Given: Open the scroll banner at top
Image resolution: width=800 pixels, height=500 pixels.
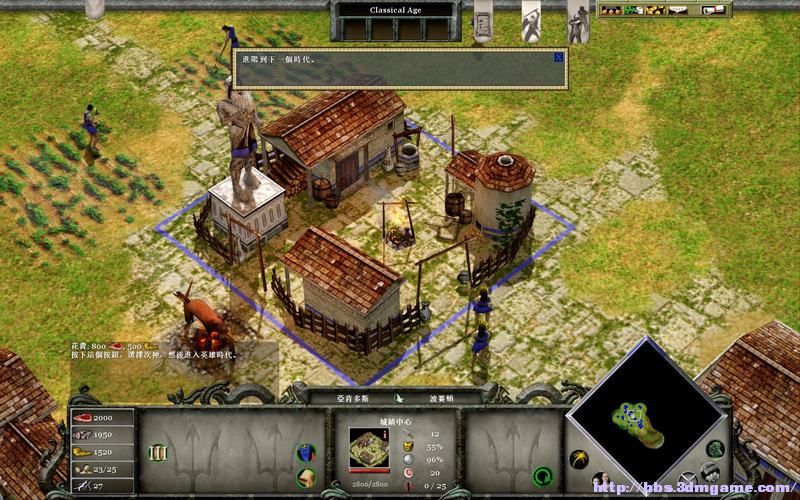Looking at the screenshot, I should click(482, 18).
